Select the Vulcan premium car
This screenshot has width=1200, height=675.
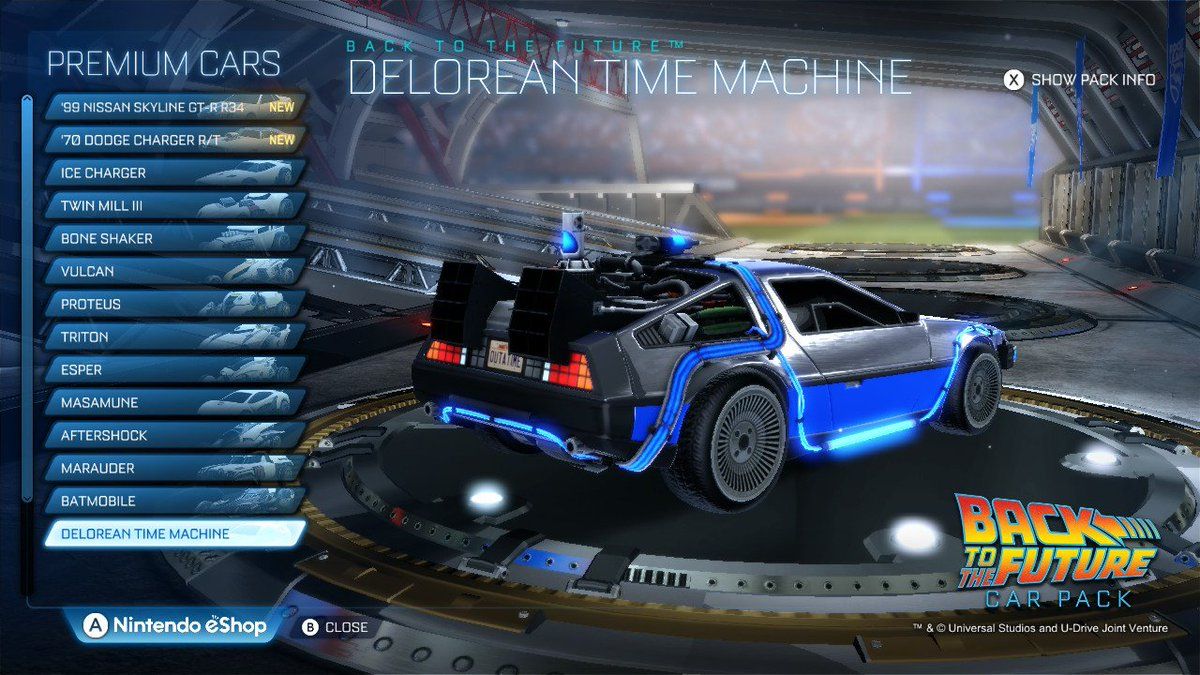[172, 271]
